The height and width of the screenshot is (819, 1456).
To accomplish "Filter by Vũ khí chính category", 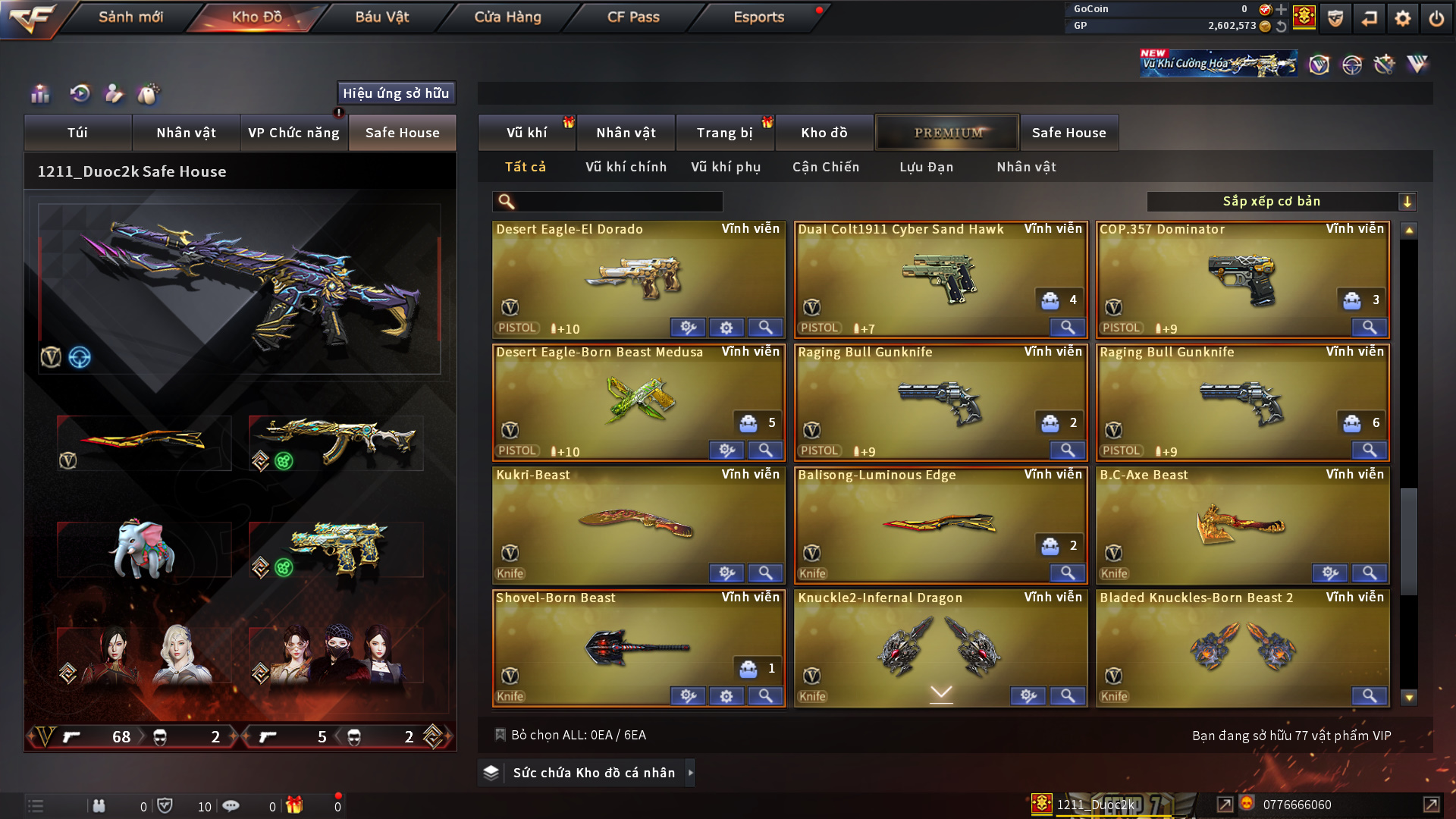I will point(626,167).
